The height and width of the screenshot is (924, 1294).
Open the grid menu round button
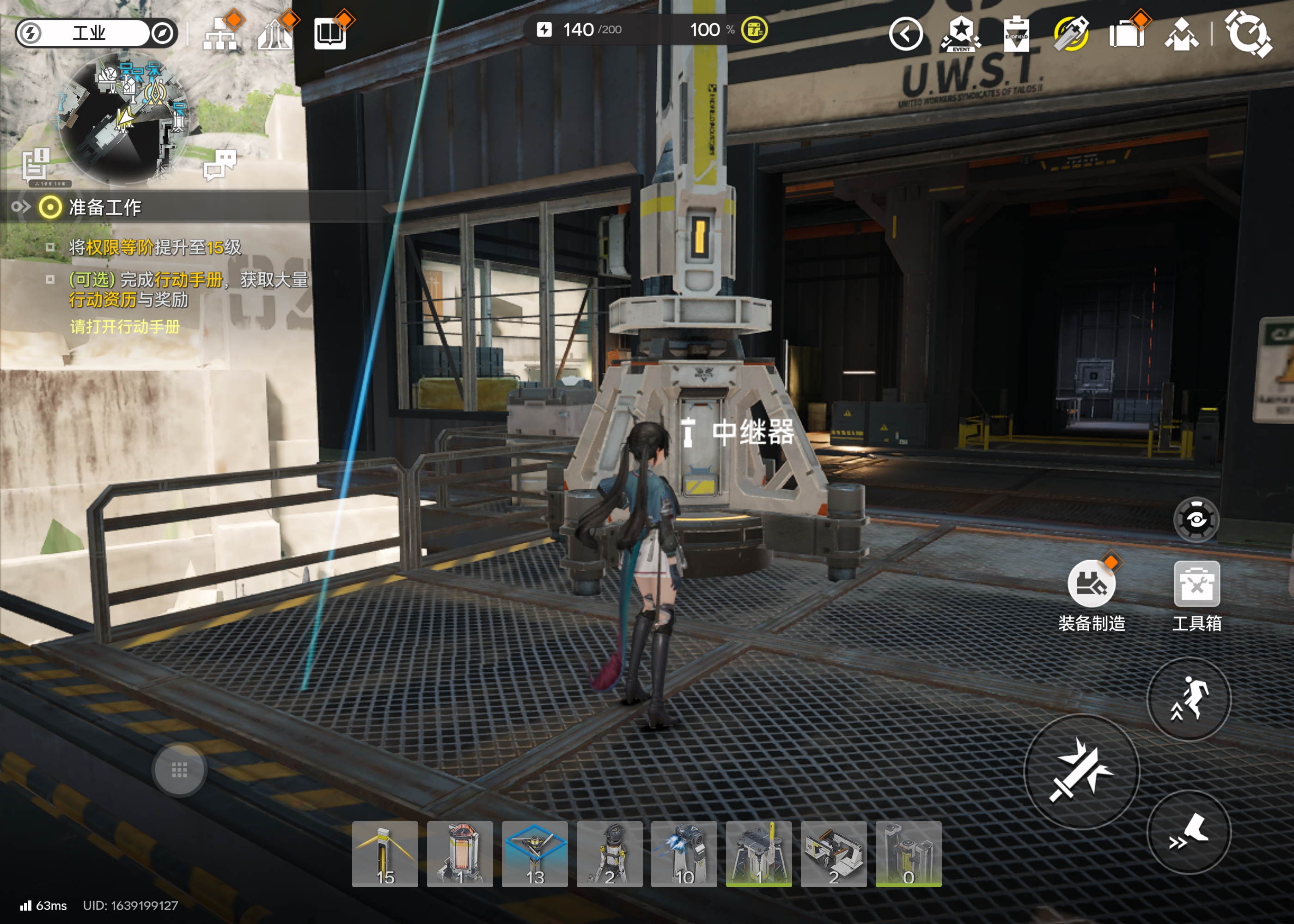179,770
